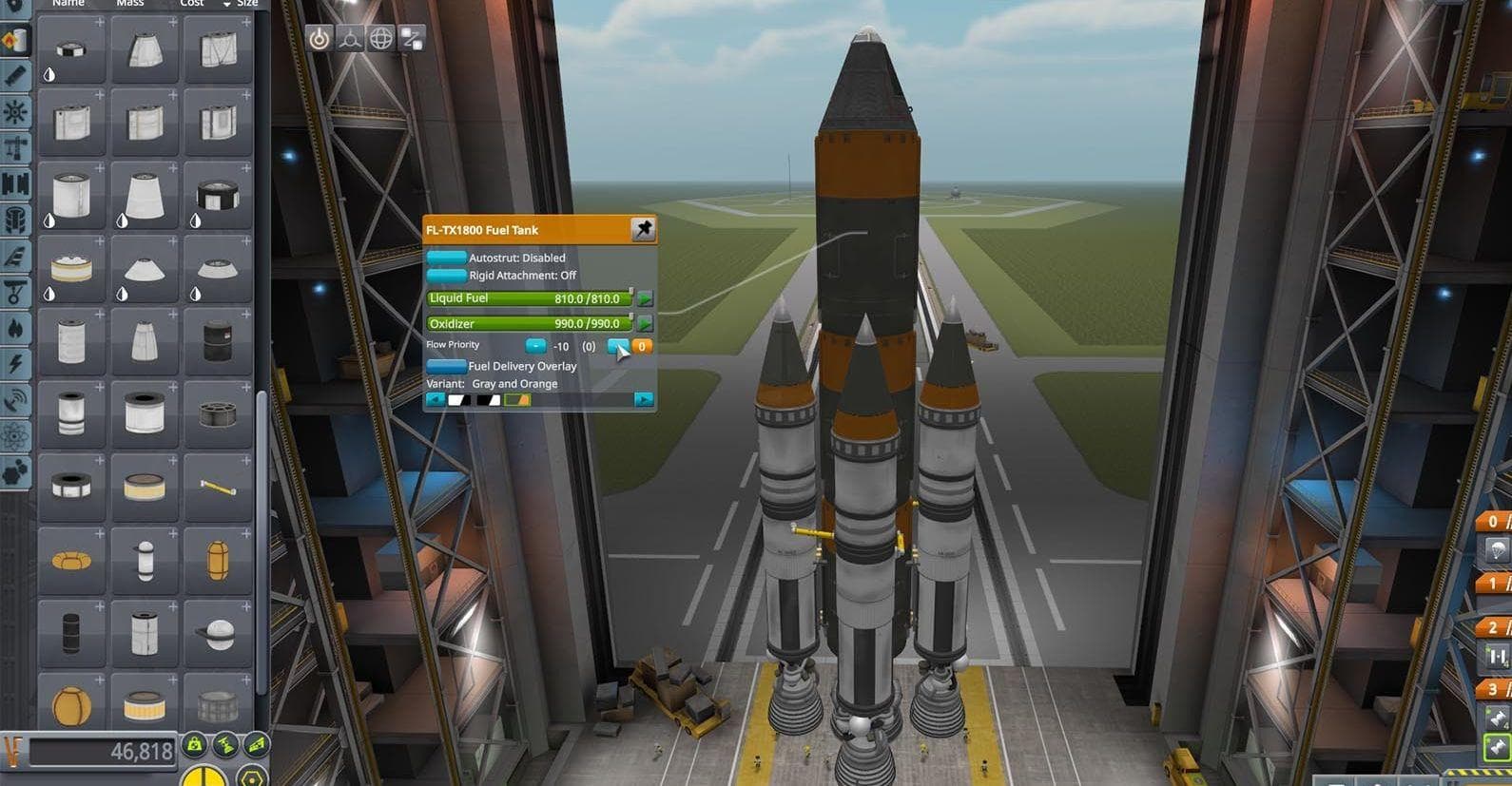Screen dimensions: 1512x786
Task: Enable the Fuel Delivery Overlay
Action: coord(446,366)
